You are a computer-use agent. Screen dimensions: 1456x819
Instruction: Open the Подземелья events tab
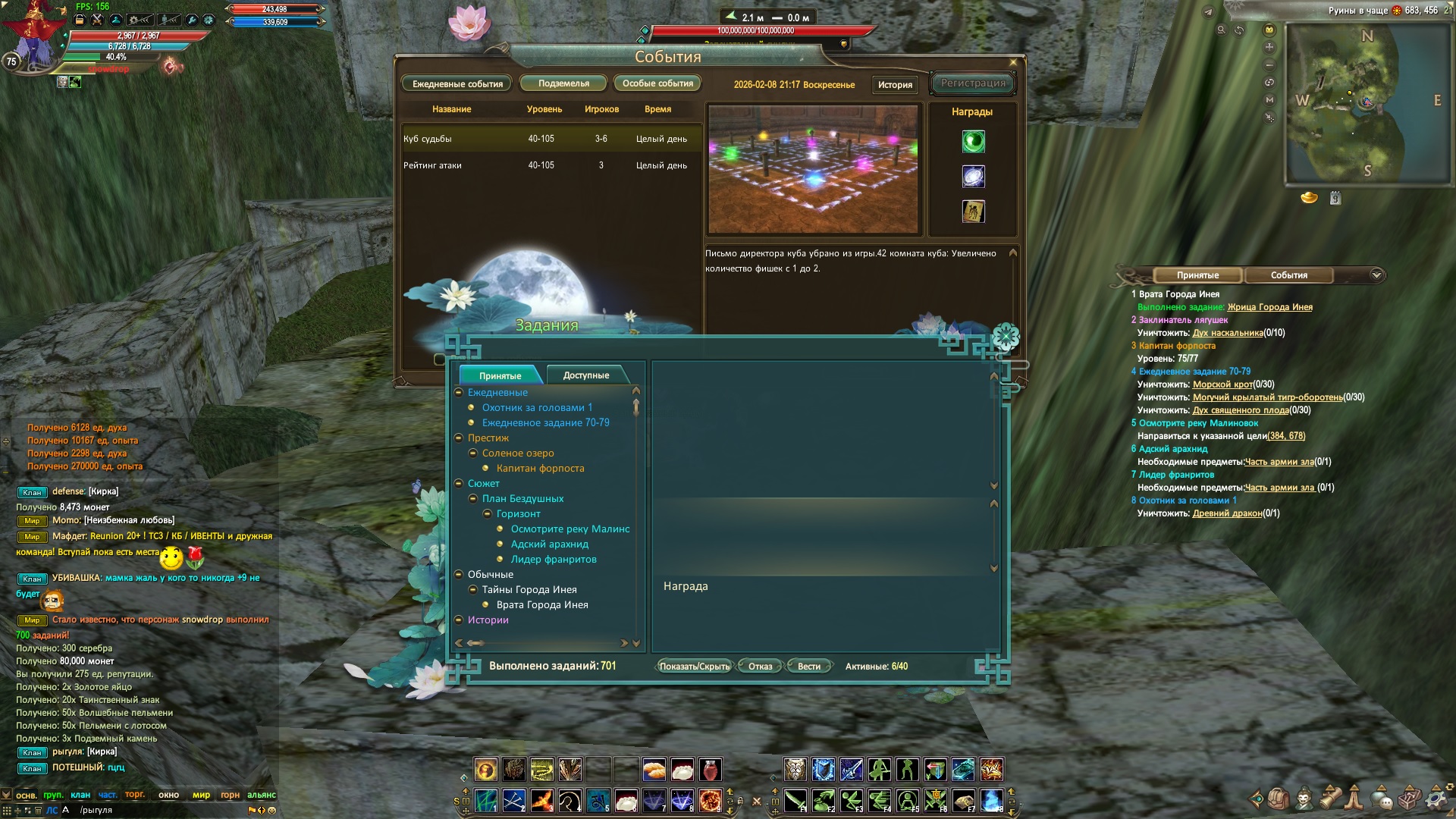(563, 83)
